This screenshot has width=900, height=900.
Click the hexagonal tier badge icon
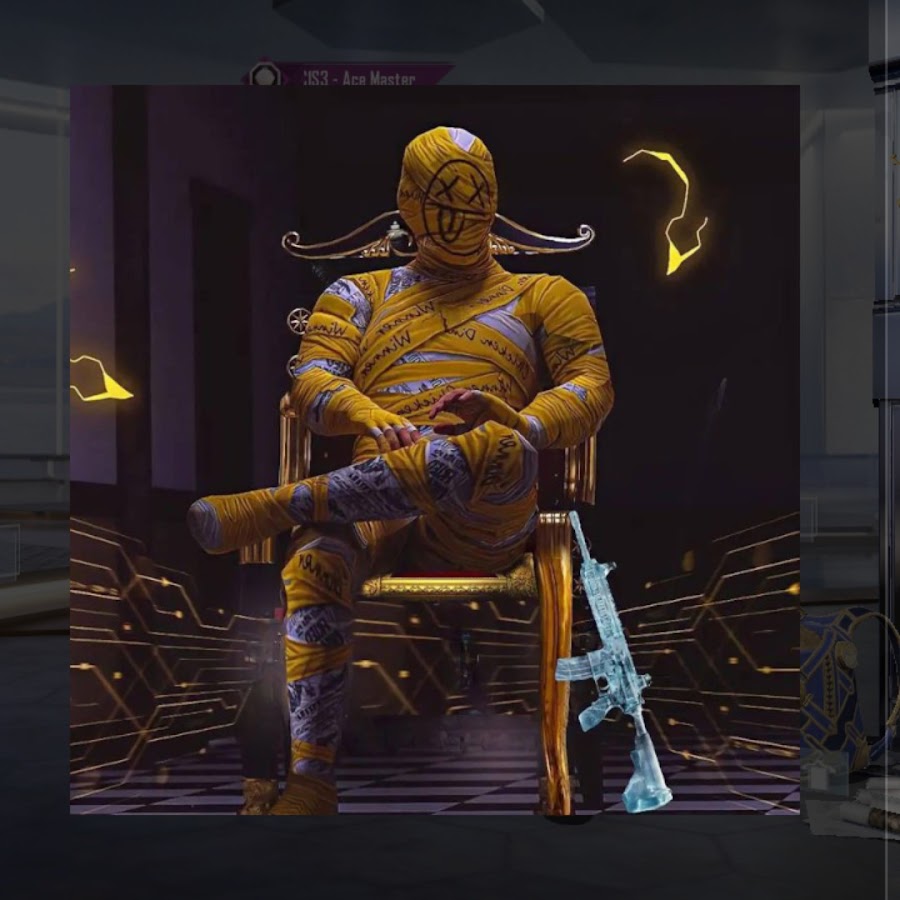[265, 75]
